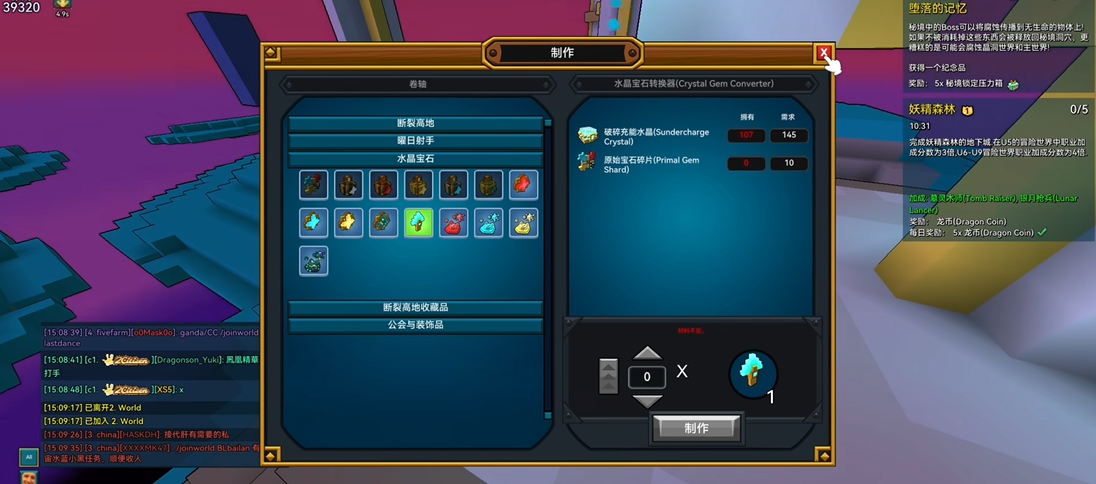Choose the yellow gem dust recipe

pyautogui.click(x=523, y=222)
